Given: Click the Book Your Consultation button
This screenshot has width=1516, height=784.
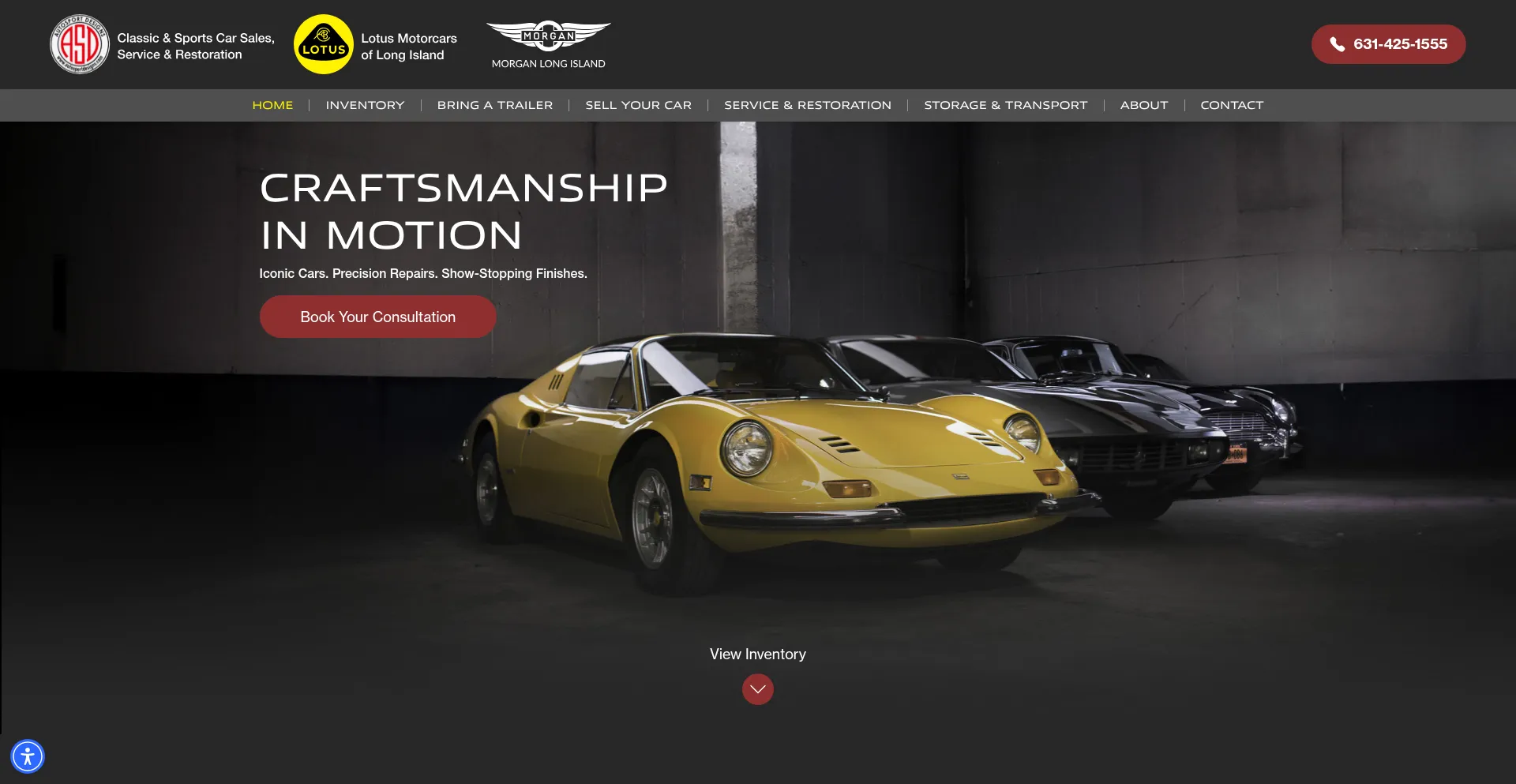Looking at the screenshot, I should point(377,317).
